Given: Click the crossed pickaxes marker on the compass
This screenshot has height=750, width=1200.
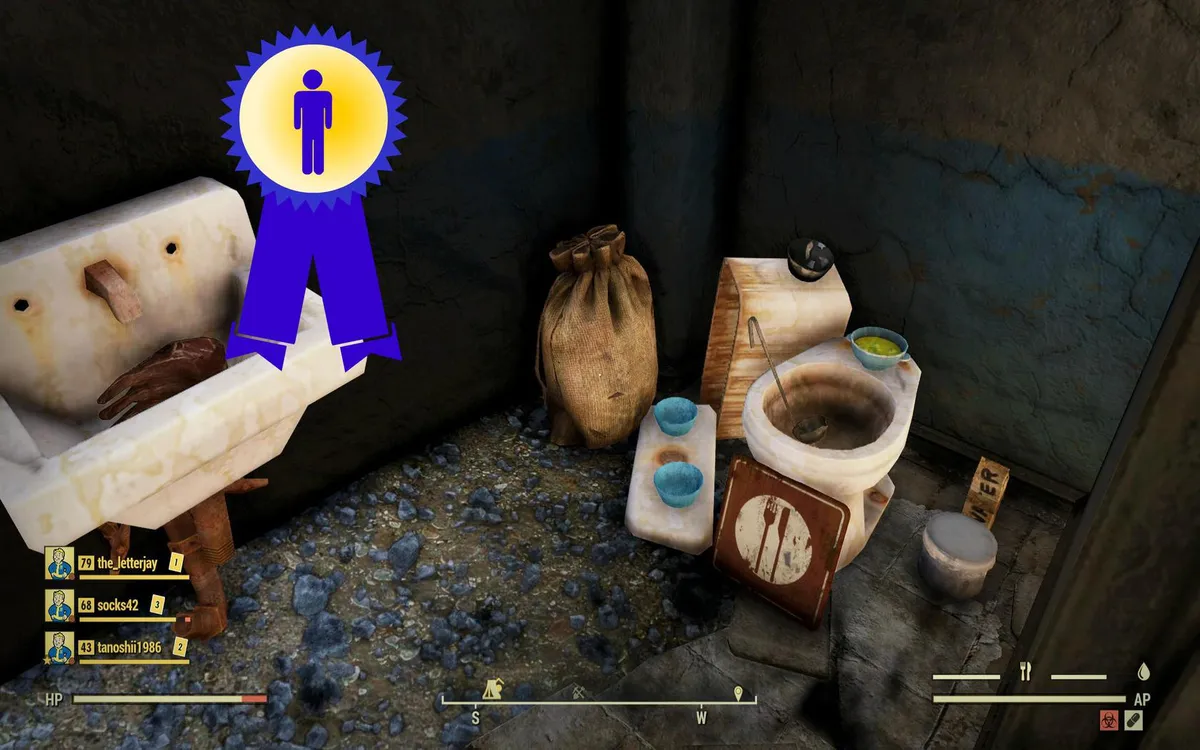Looking at the screenshot, I should [579, 691].
